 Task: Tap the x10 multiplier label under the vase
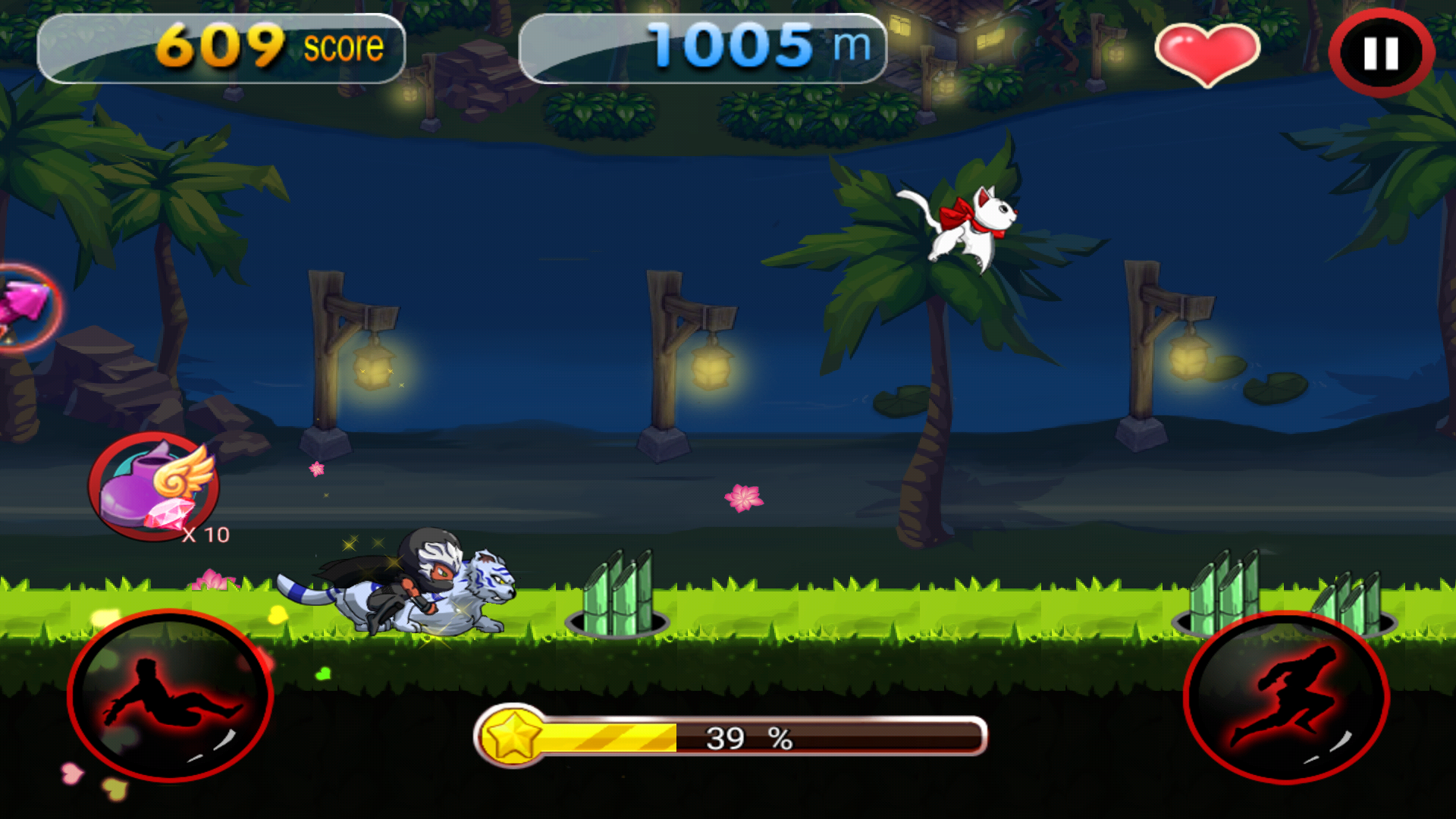click(x=206, y=535)
